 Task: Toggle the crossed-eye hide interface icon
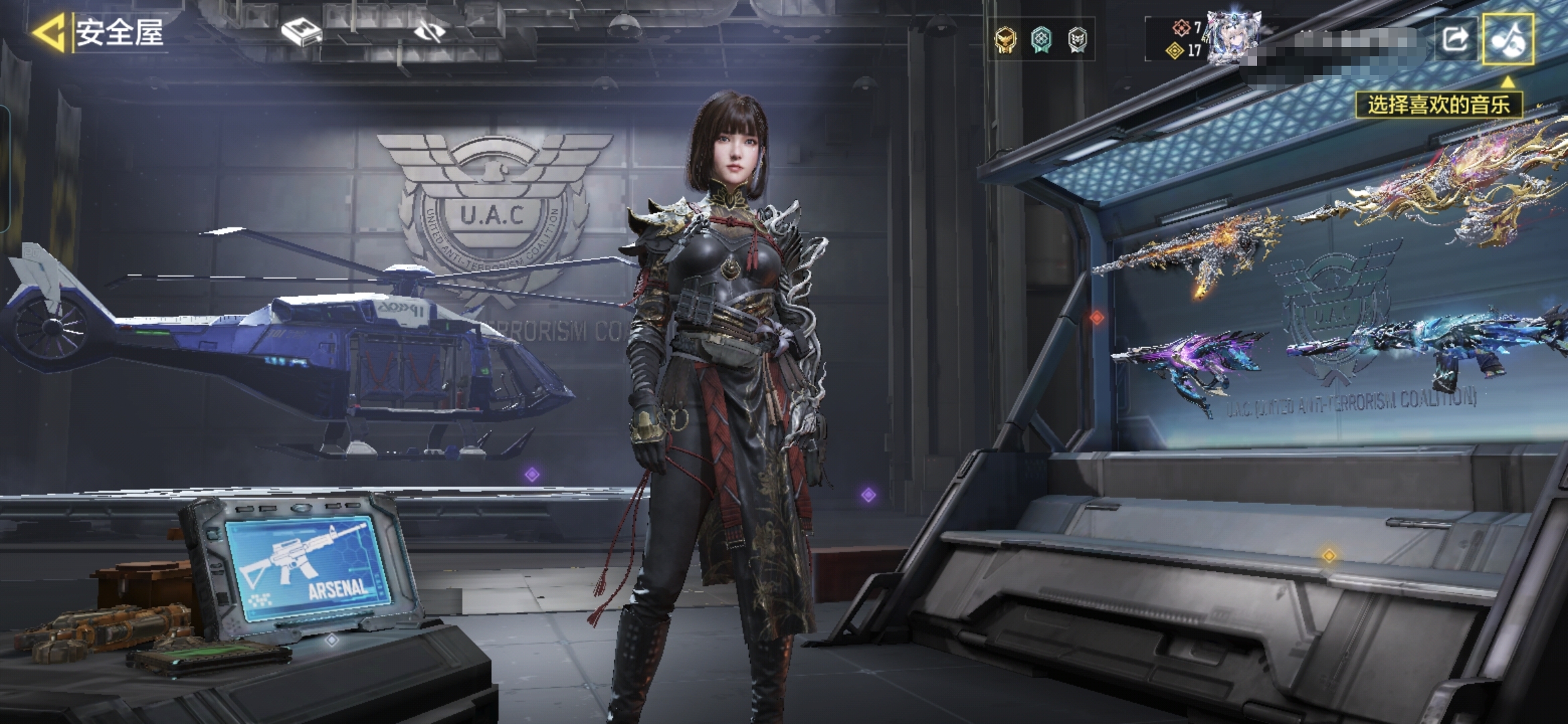click(430, 32)
